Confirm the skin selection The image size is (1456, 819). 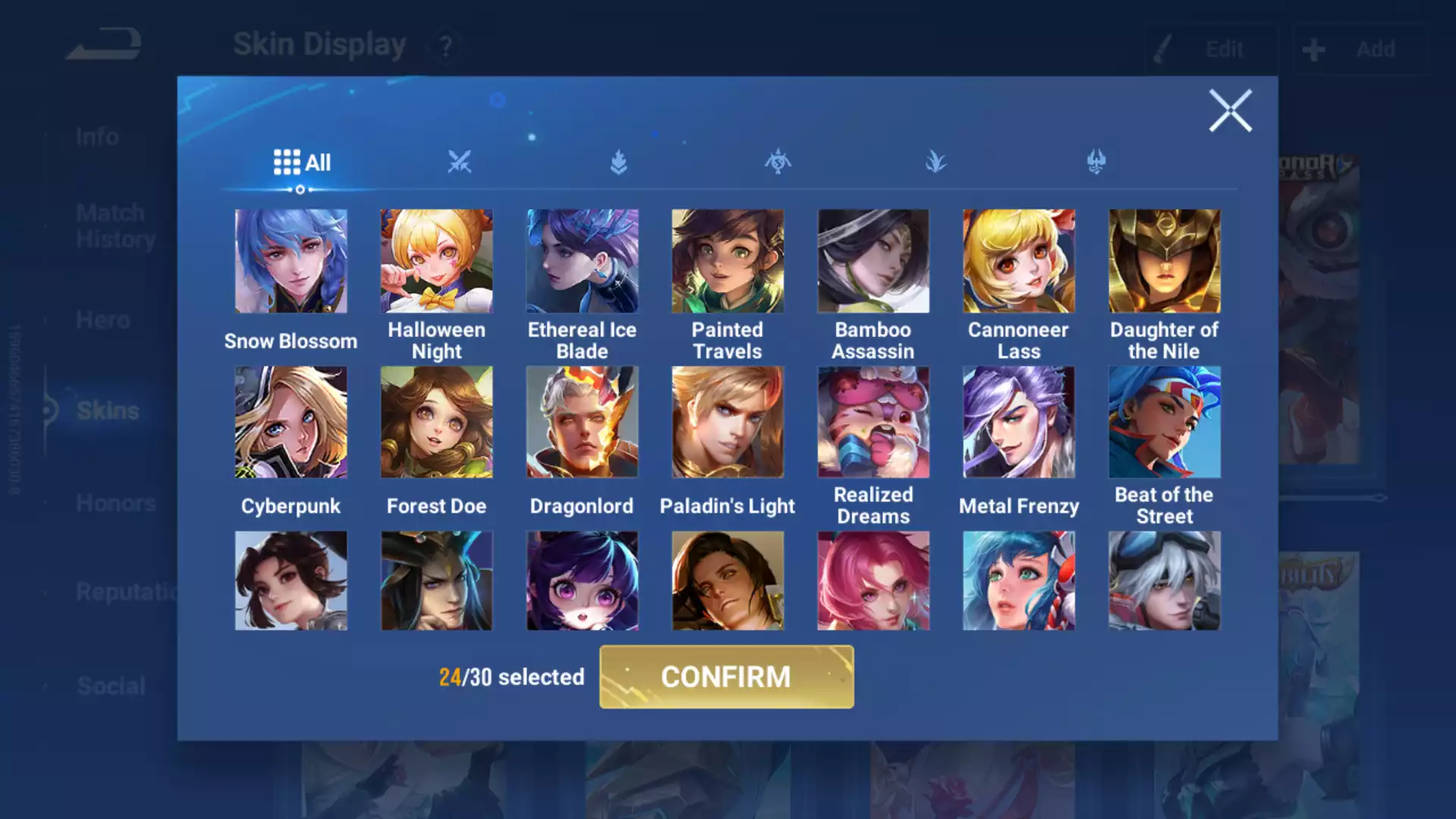pos(726,676)
